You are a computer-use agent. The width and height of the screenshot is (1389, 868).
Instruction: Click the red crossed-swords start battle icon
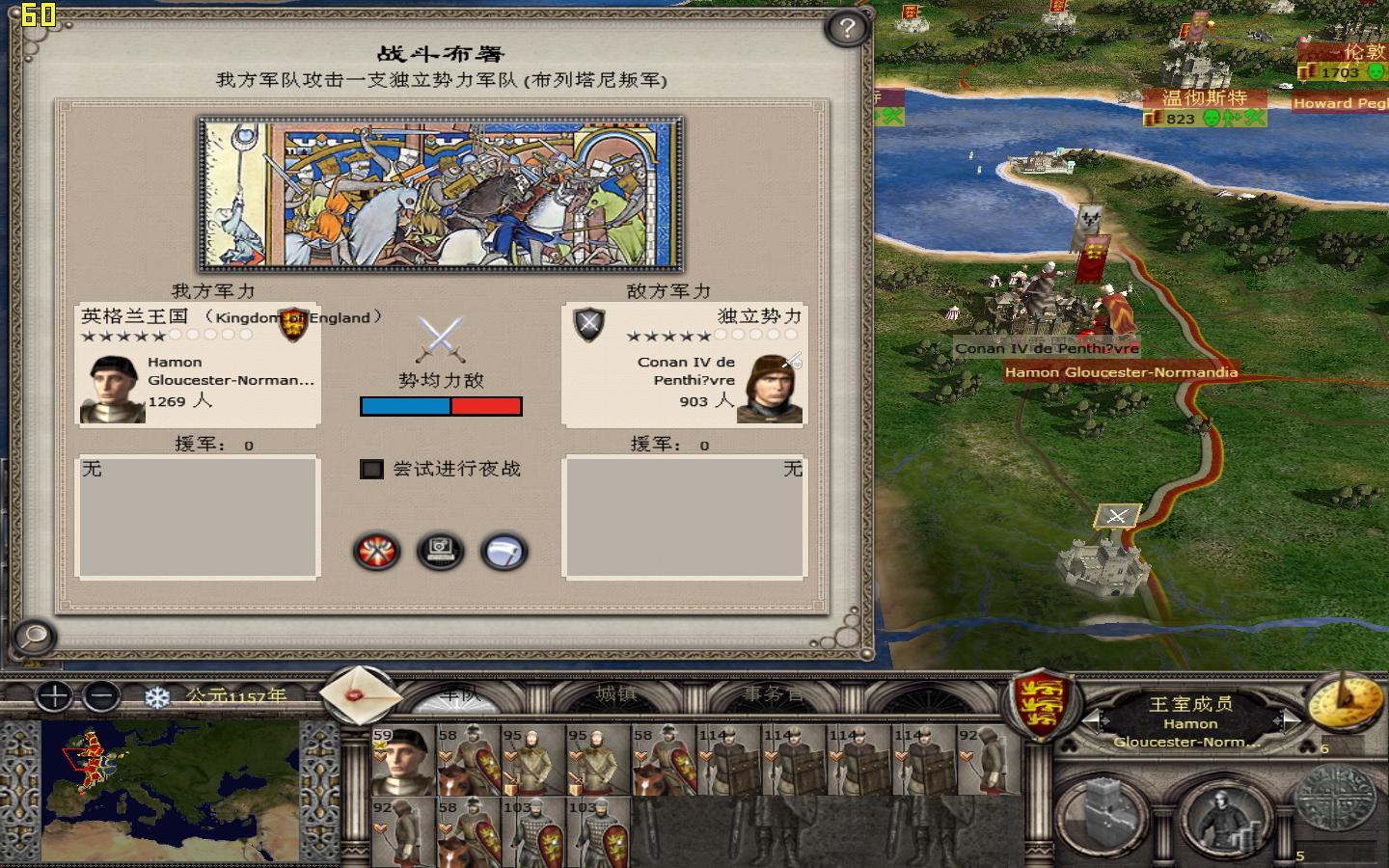pos(374,552)
